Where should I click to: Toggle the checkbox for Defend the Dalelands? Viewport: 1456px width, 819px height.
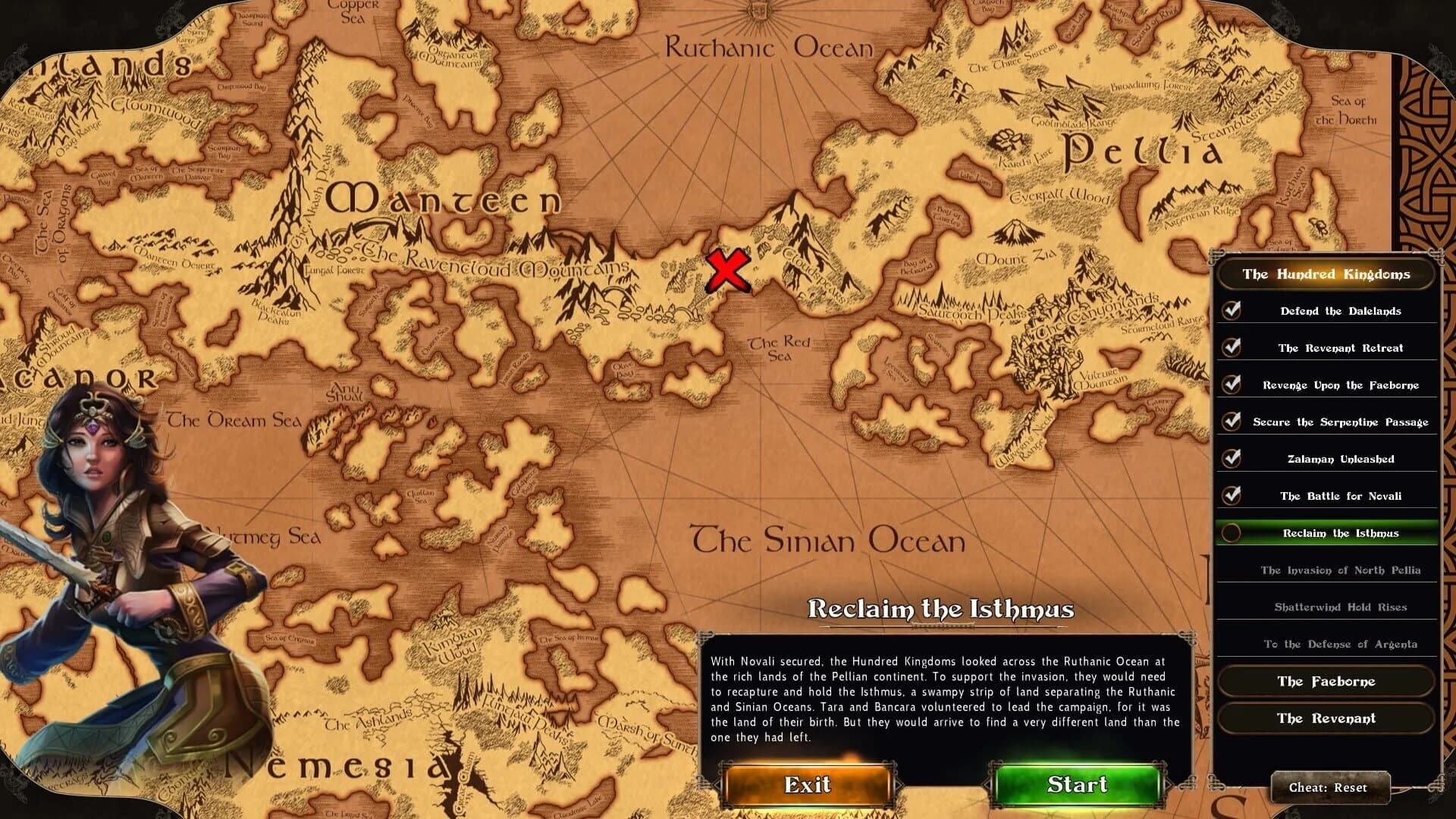click(x=1233, y=311)
